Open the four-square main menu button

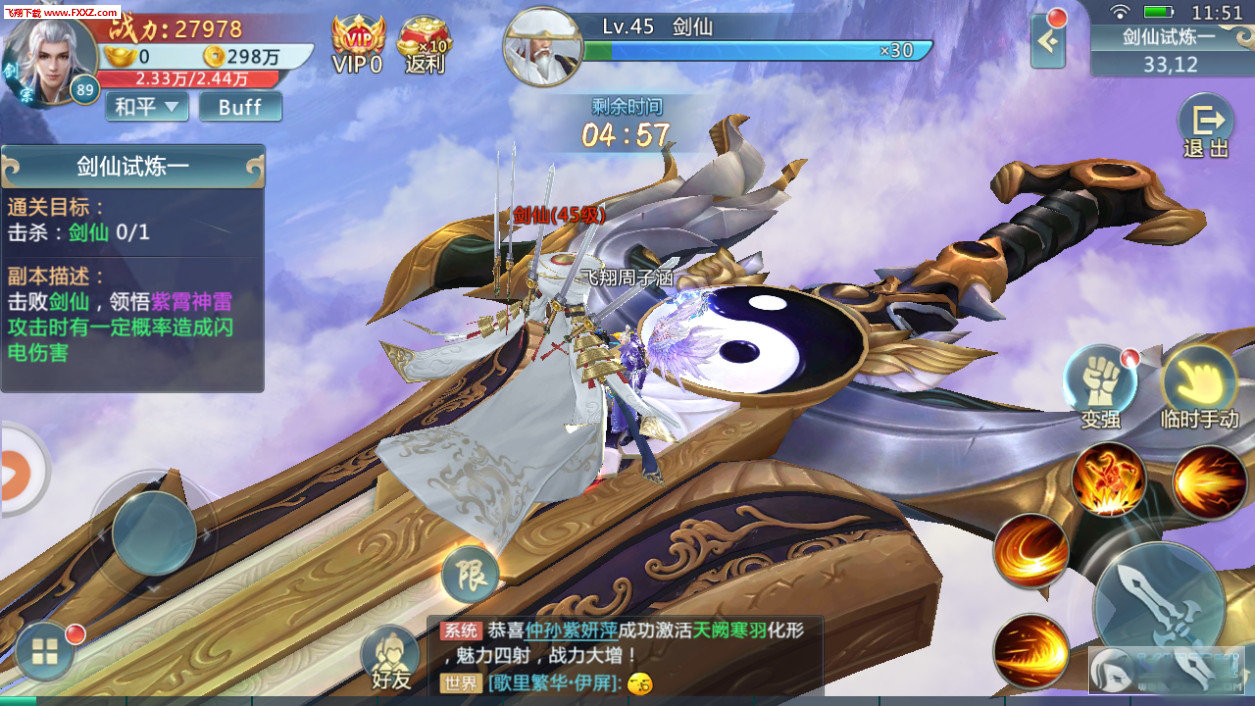coord(45,653)
